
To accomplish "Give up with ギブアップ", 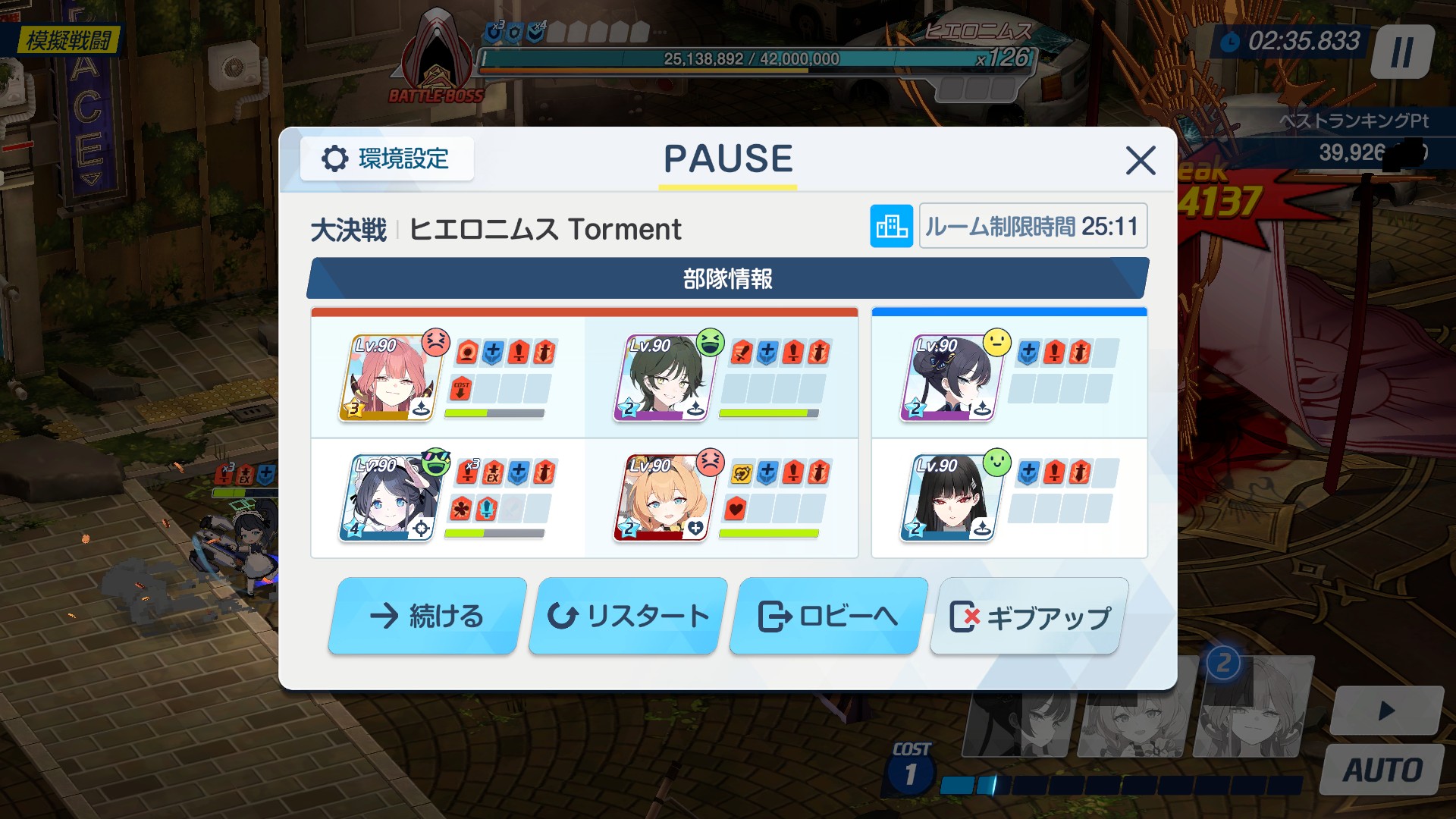I will pyautogui.click(x=1029, y=616).
